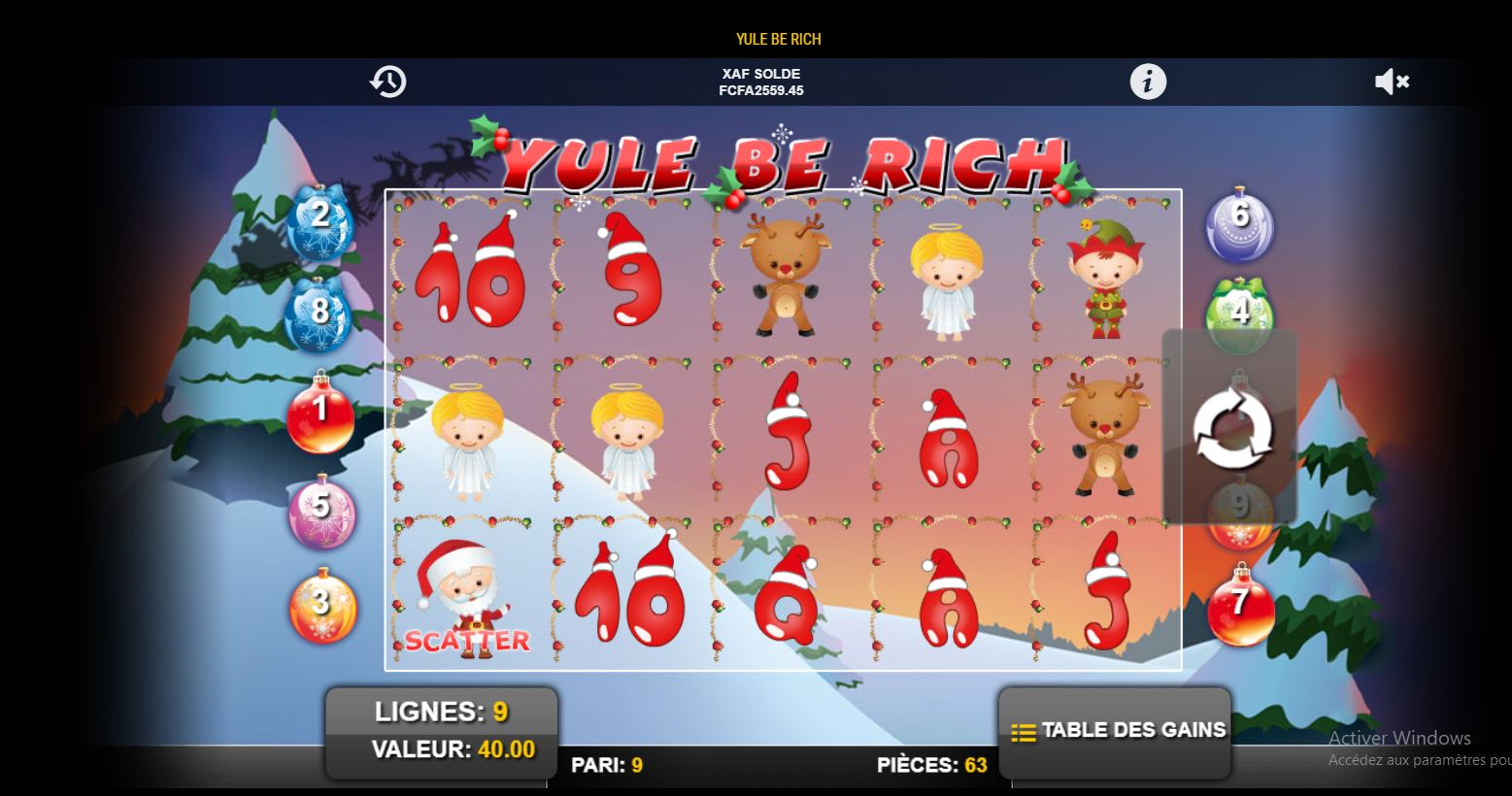Toggle the muted speaker sound icon
The height and width of the screenshot is (796, 1512).
pos(1391,82)
